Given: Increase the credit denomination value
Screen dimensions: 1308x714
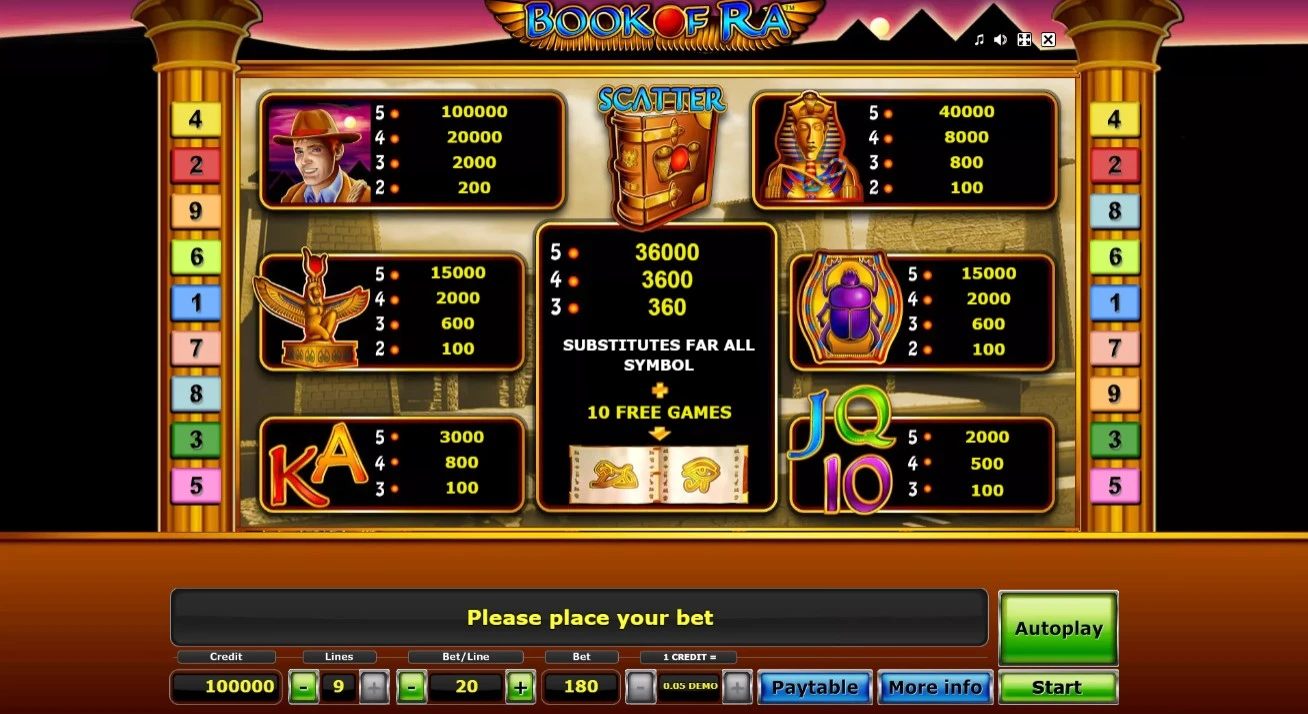Looking at the screenshot, I should pyautogui.click(x=736, y=687).
